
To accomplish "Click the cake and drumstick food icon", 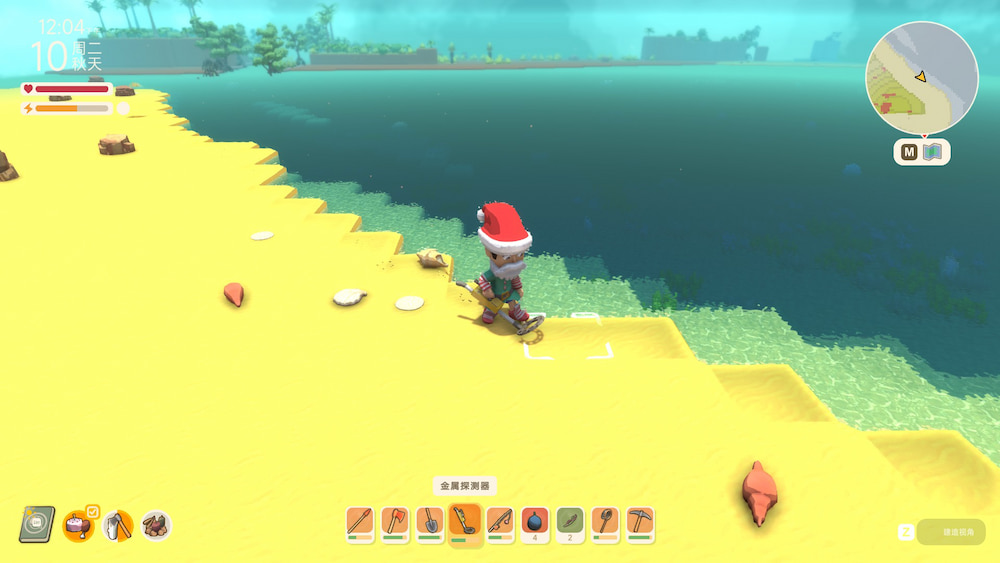I will (x=77, y=524).
